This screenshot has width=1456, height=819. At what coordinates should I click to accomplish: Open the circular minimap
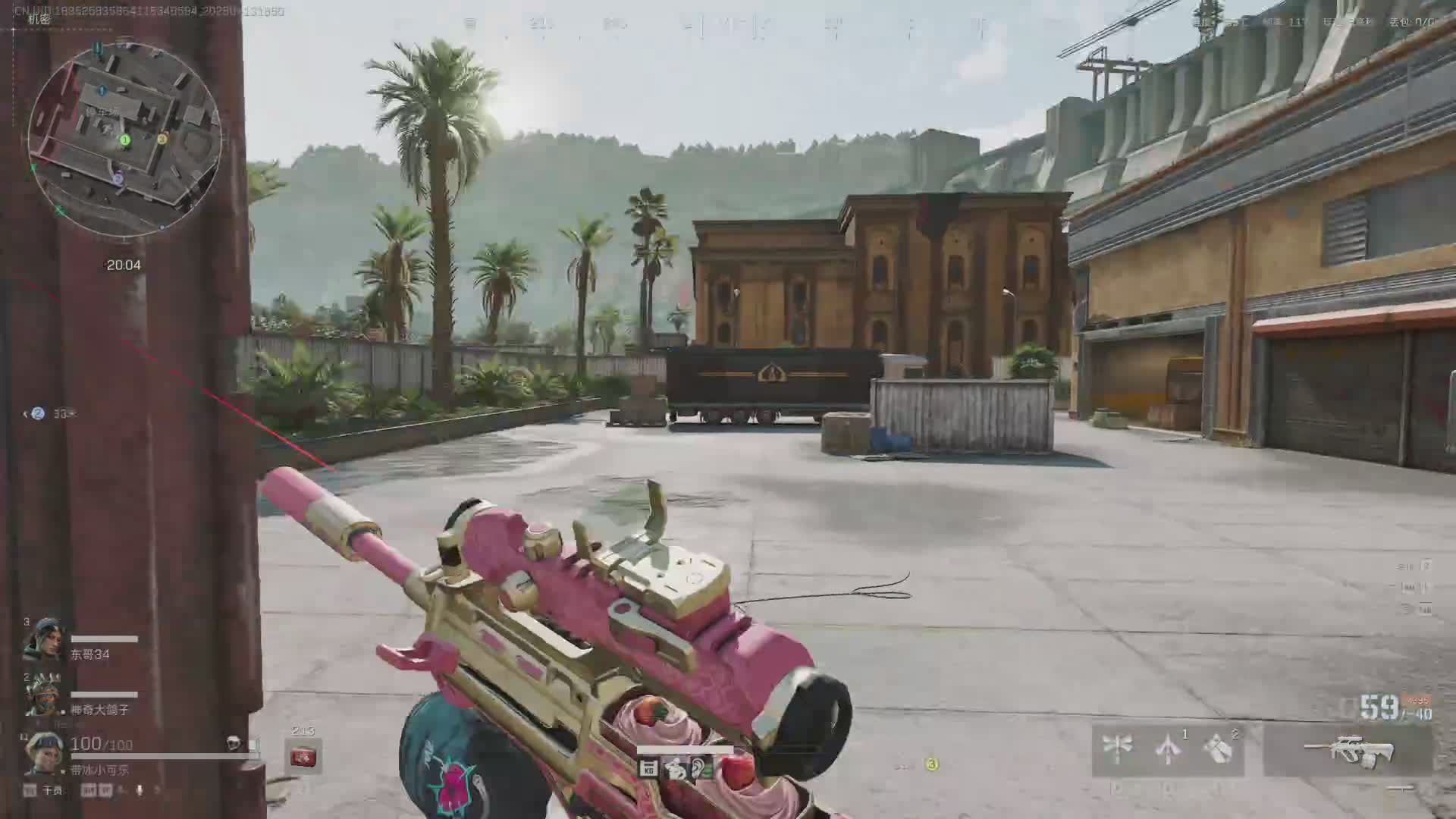click(x=125, y=140)
